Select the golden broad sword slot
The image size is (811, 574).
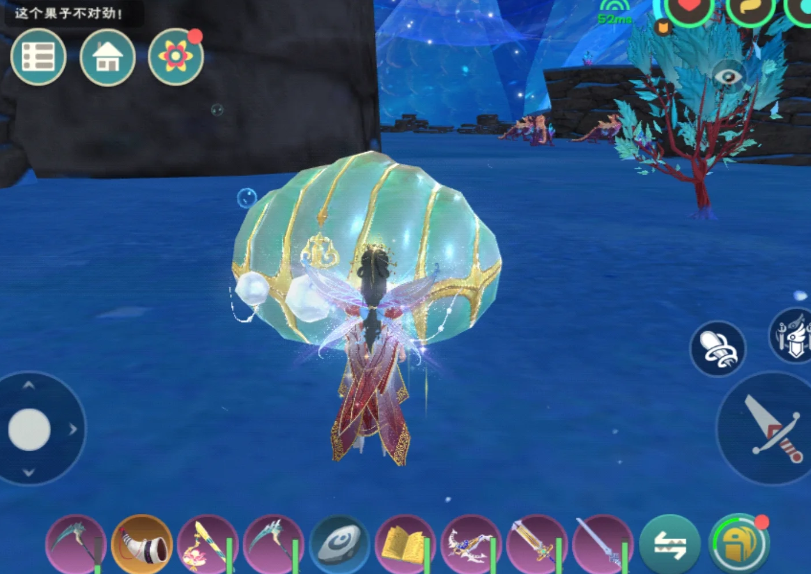(536, 545)
